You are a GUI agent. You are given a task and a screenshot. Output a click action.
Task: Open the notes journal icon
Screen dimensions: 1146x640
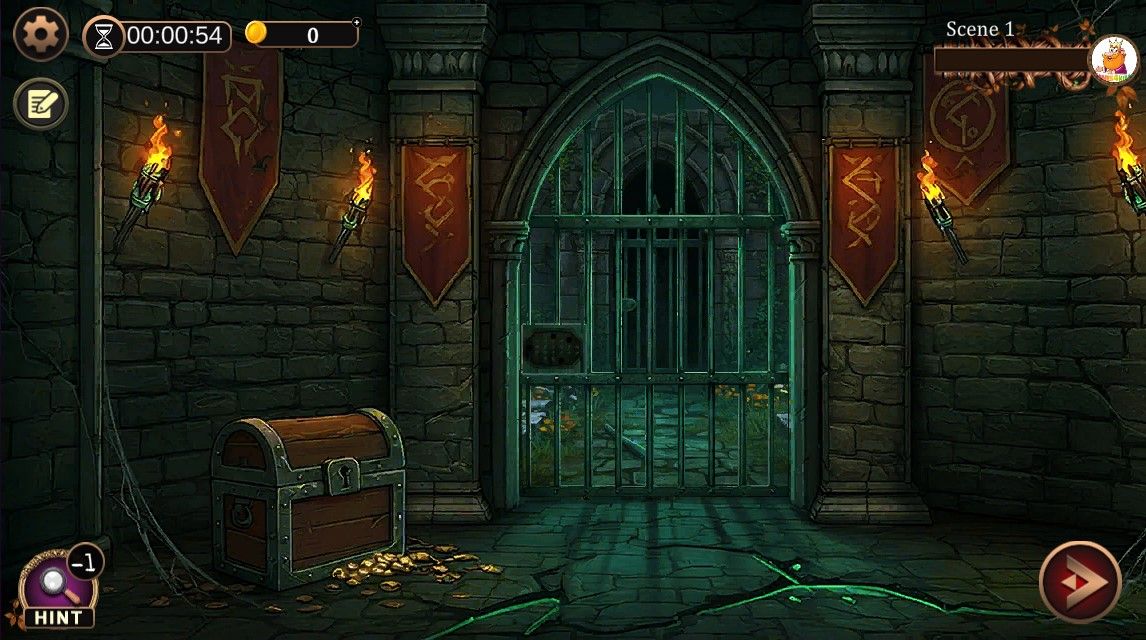point(41,103)
